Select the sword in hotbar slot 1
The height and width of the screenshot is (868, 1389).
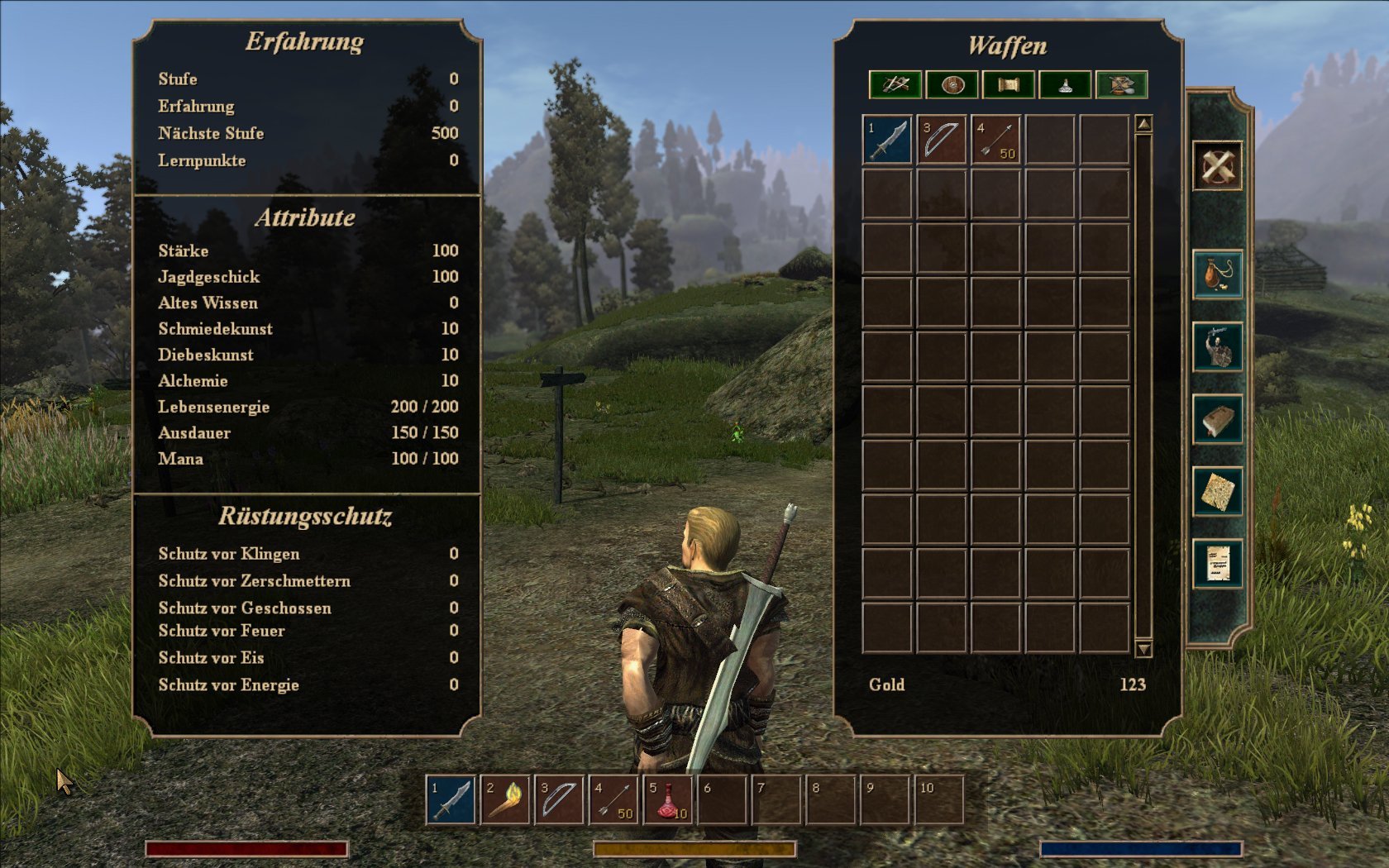(451, 799)
